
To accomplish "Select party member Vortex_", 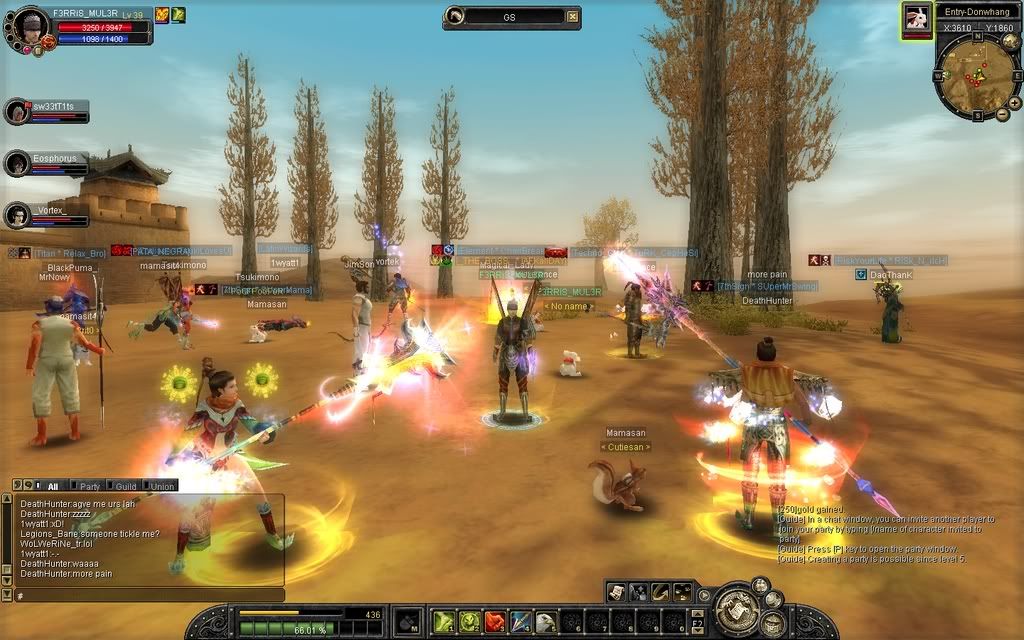I will click(x=18, y=215).
